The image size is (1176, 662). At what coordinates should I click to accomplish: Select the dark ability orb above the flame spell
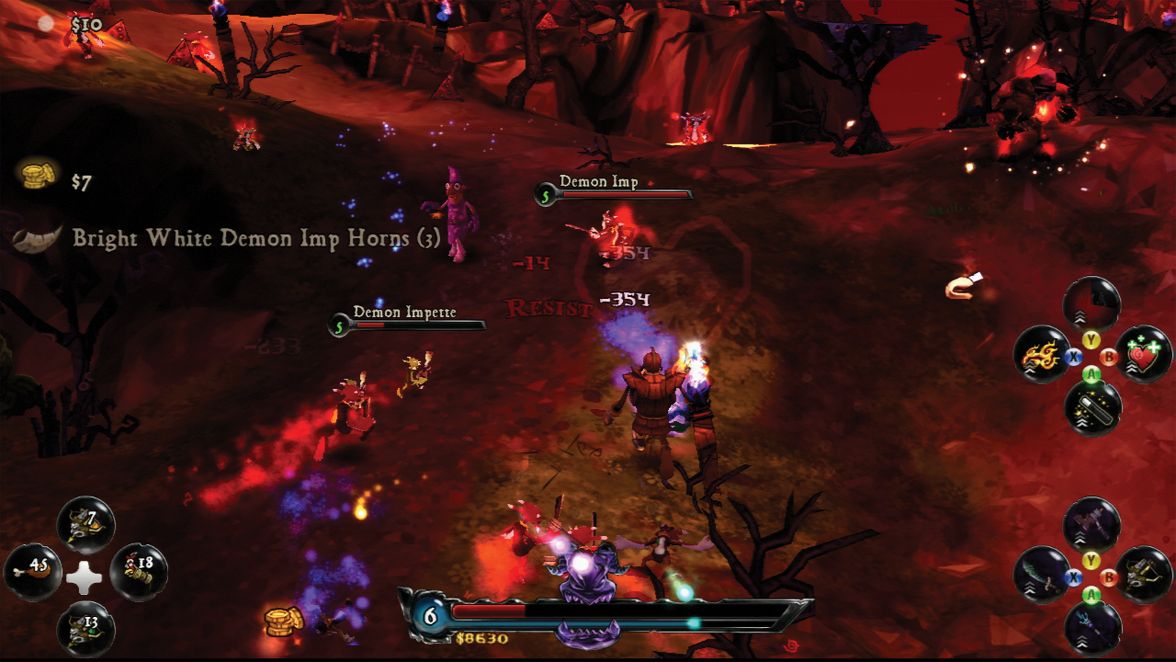point(1092,303)
